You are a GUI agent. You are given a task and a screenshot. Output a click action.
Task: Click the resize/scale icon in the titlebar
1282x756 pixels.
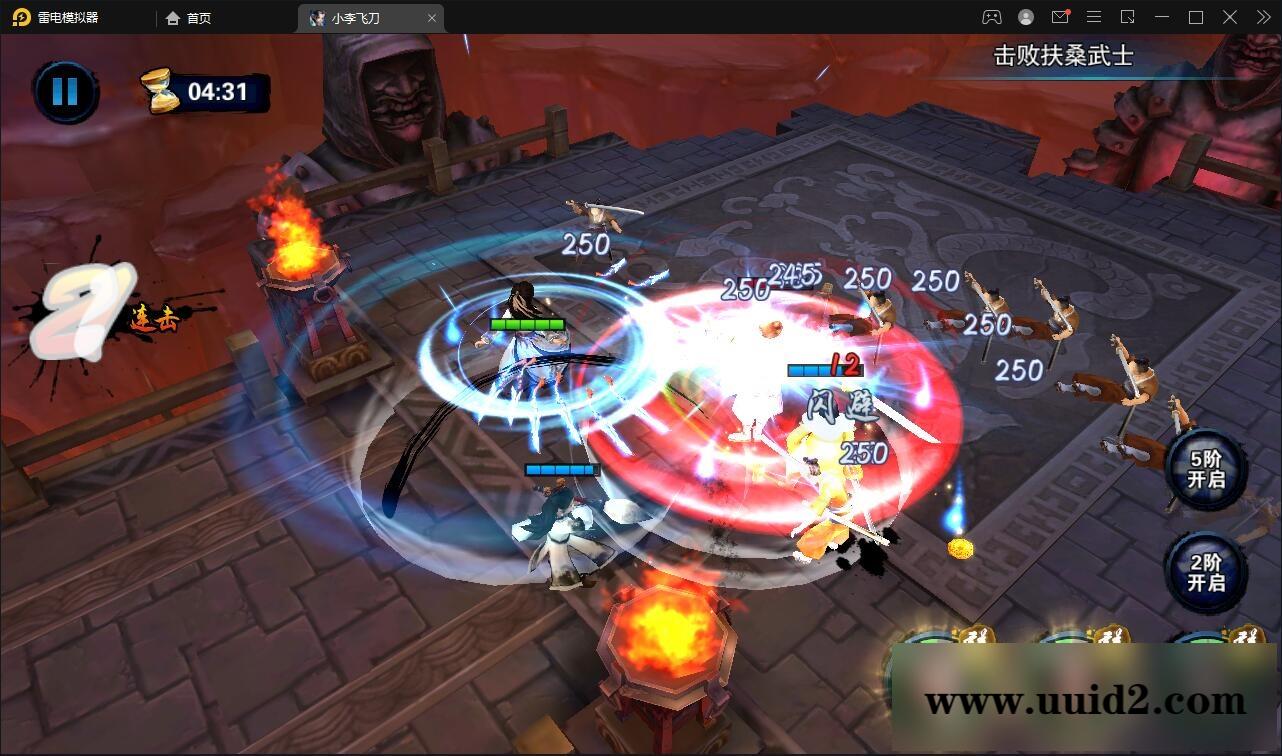point(1128,17)
